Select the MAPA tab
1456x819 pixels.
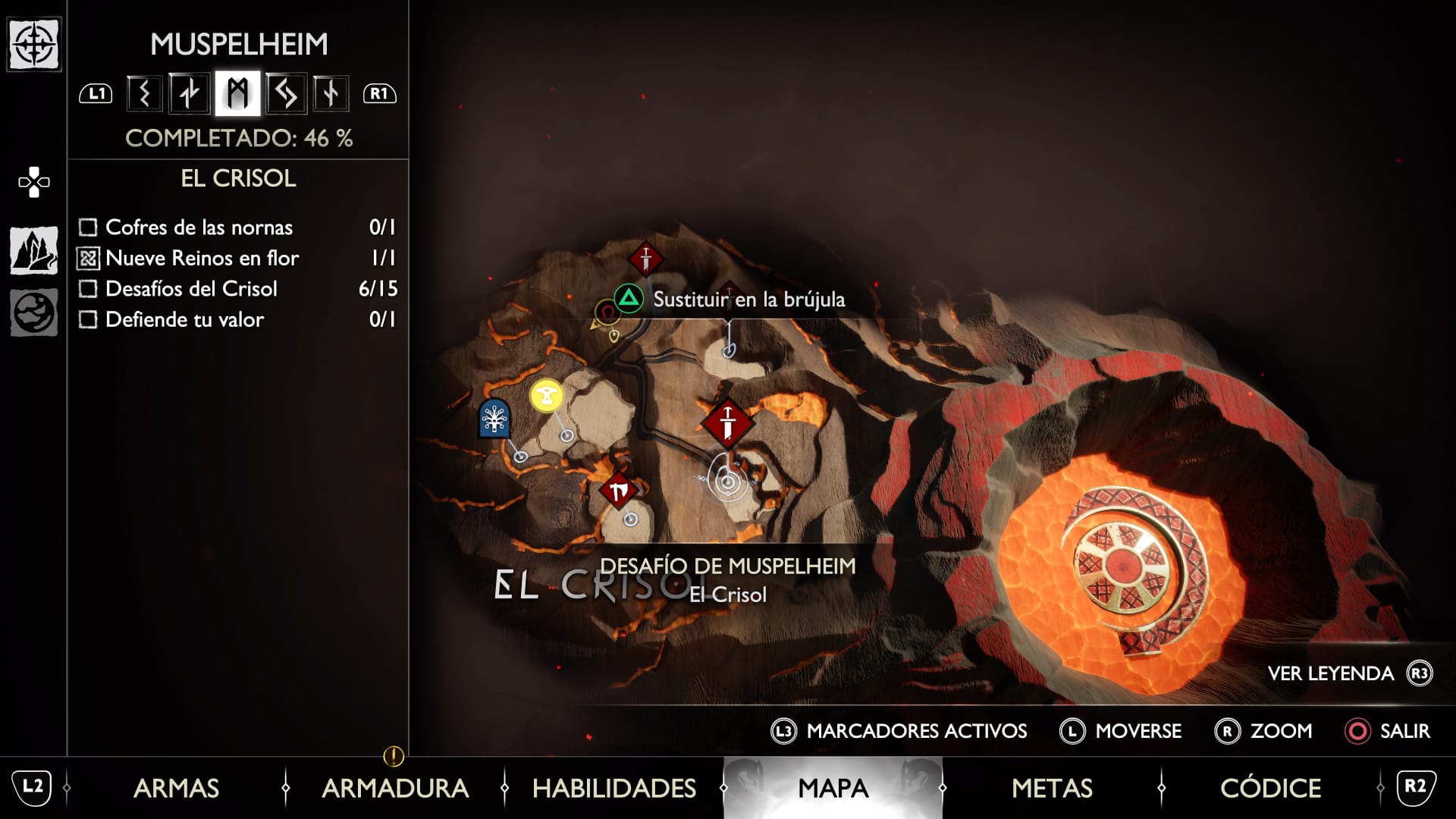pyautogui.click(x=833, y=788)
